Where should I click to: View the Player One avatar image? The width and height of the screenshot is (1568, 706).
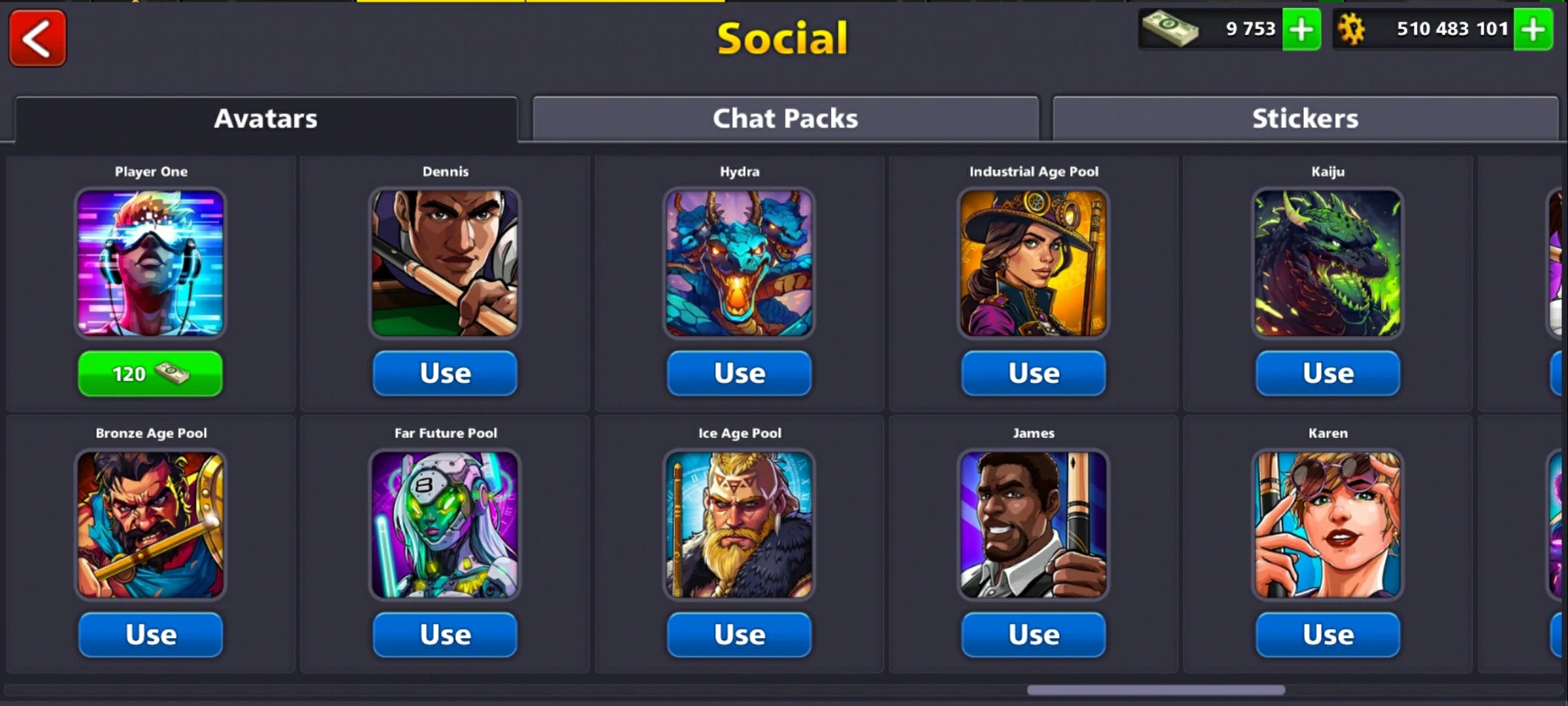[x=150, y=263]
